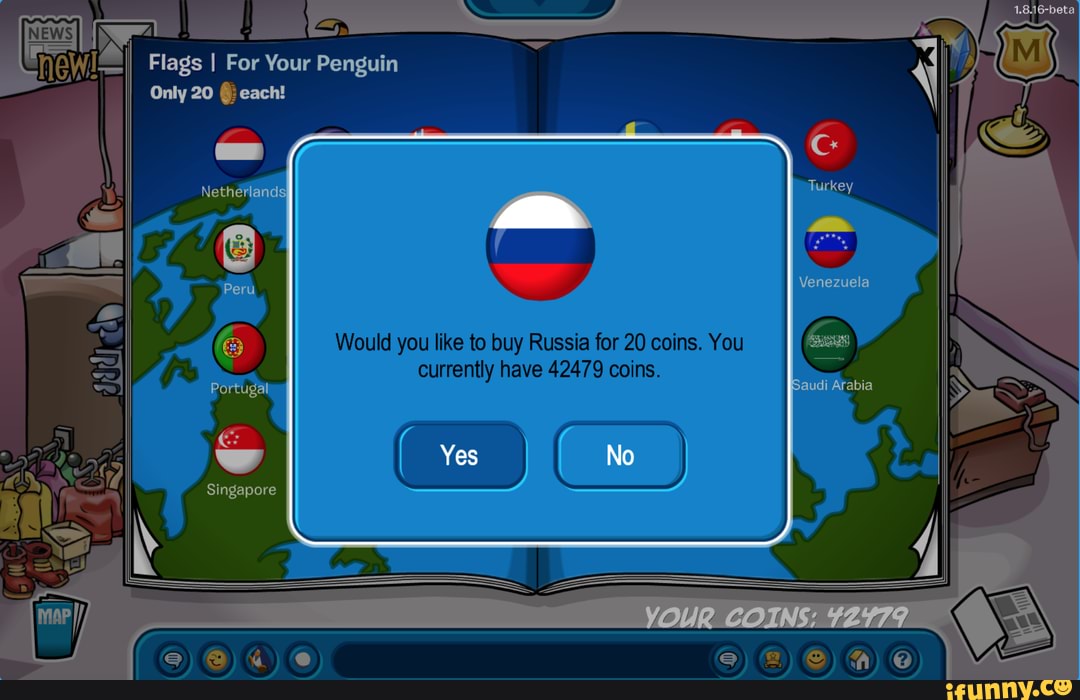Image resolution: width=1080 pixels, height=700 pixels.
Task: Select the Singapore flag
Action: coord(239,449)
